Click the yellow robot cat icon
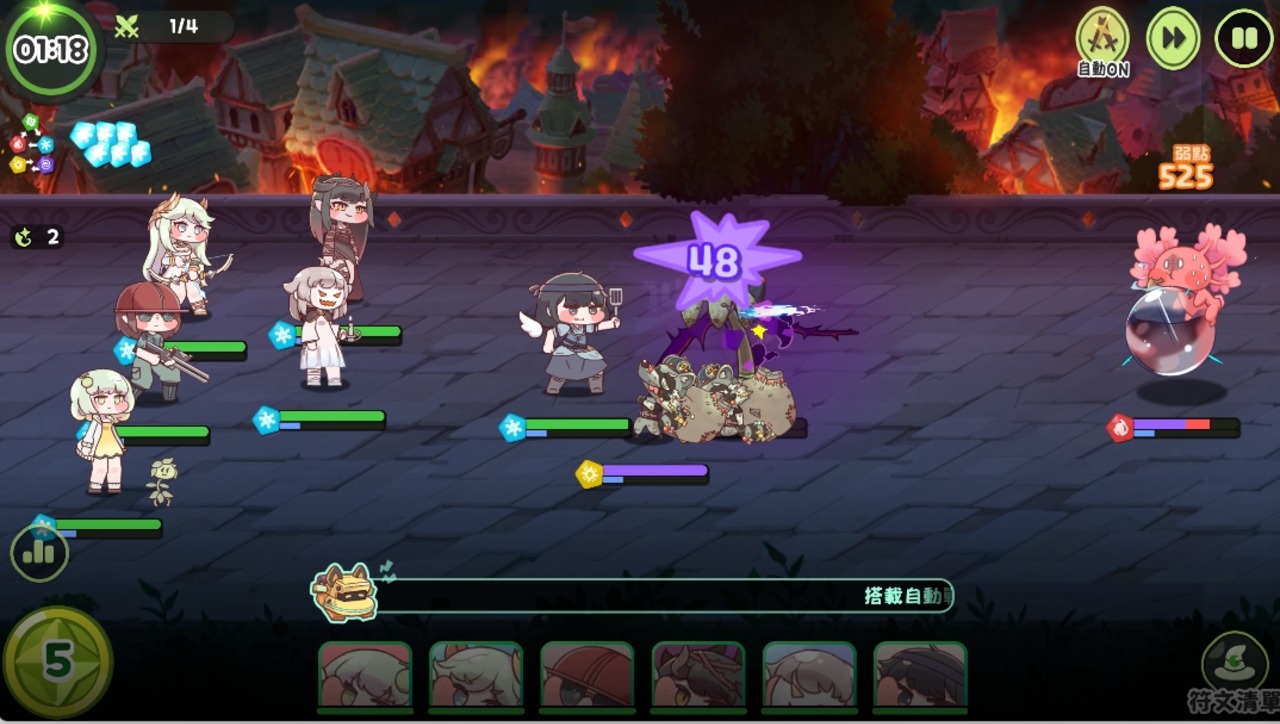 pyautogui.click(x=345, y=593)
